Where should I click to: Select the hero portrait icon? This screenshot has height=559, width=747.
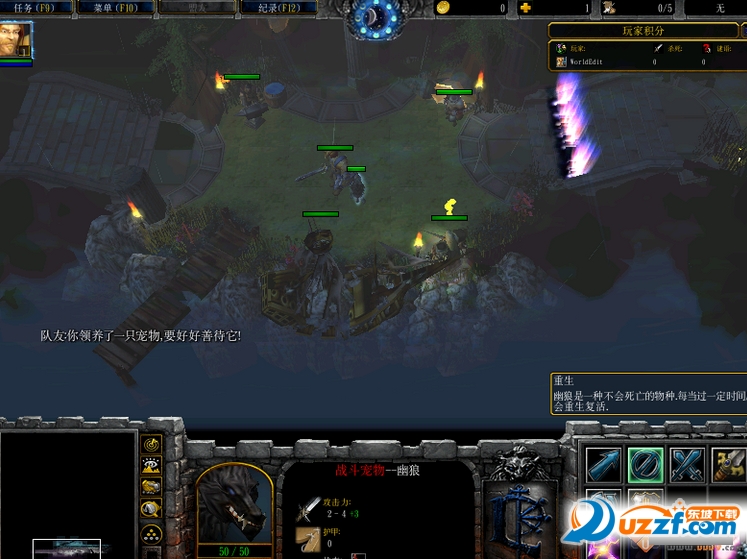[17, 40]
